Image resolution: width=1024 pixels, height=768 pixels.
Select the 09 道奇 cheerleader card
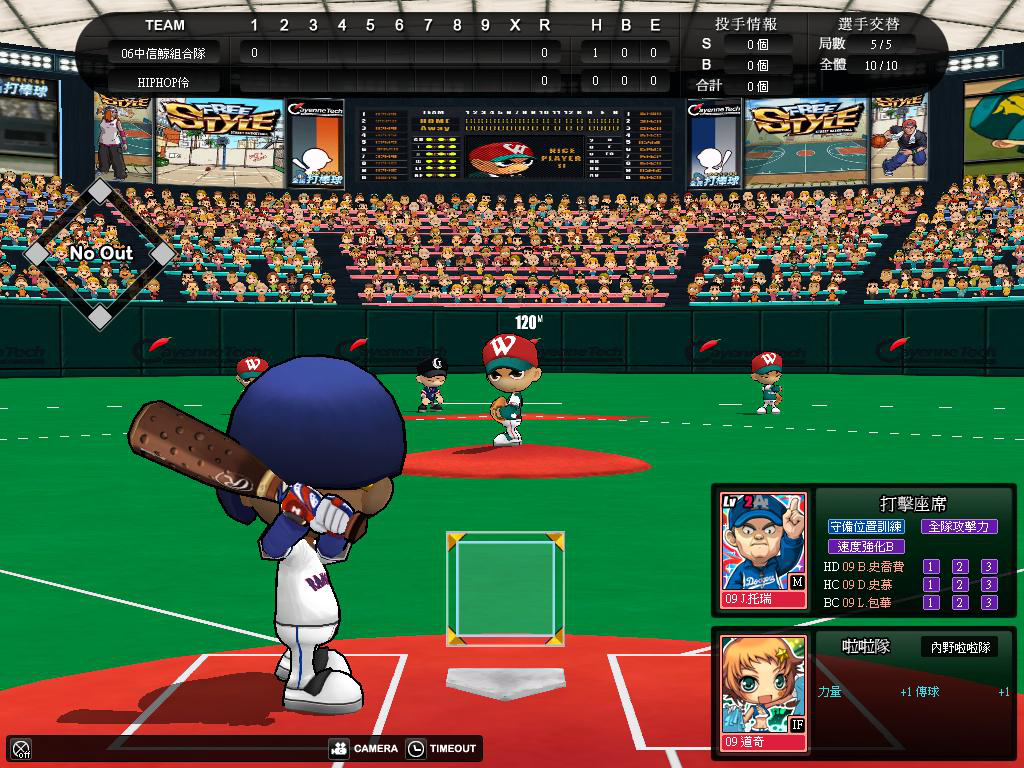(x=764, y=693)
